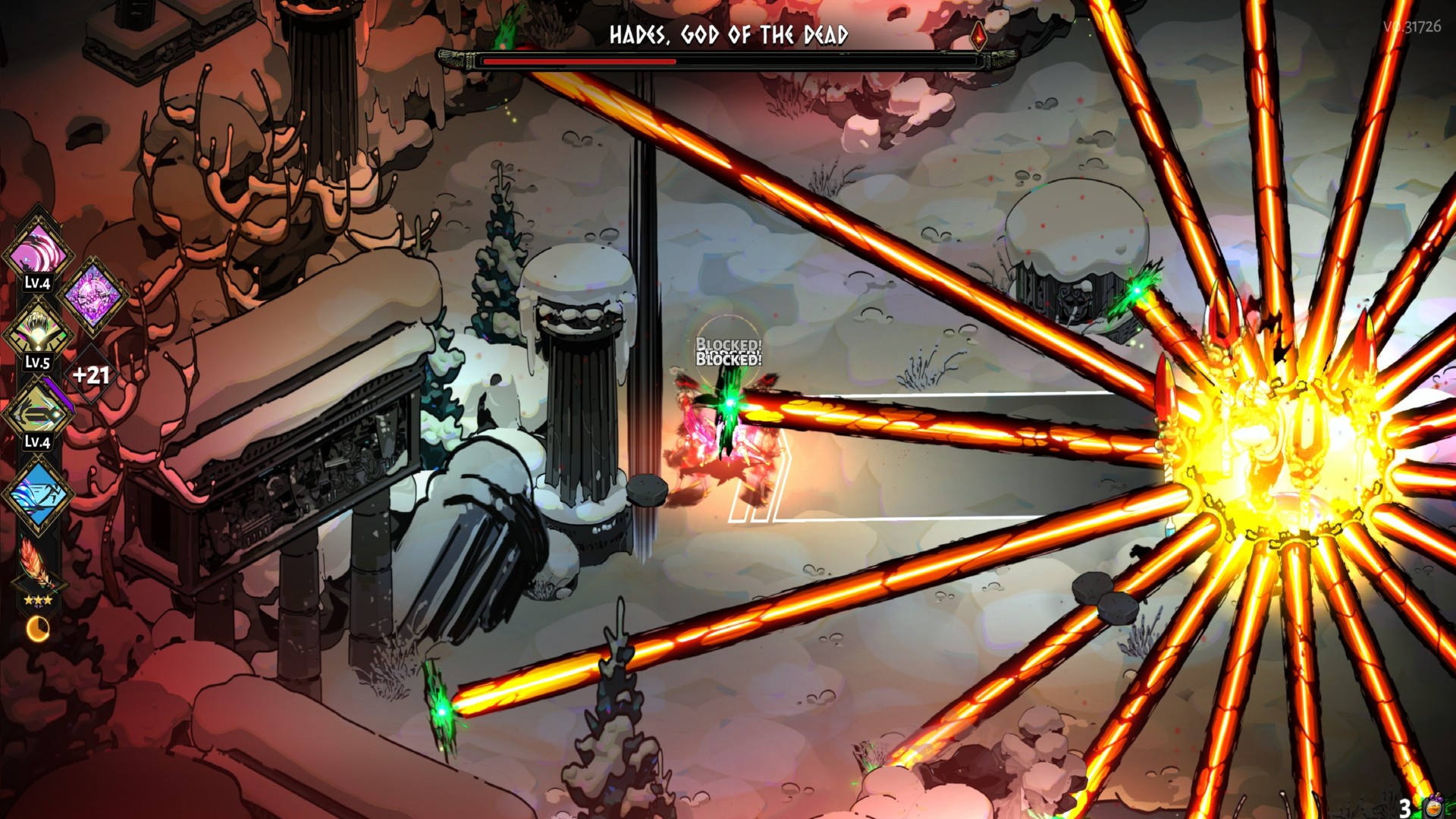Select the blue dash boon icon
This screenshot has height=819, width=1456.
tap(37, 493)
